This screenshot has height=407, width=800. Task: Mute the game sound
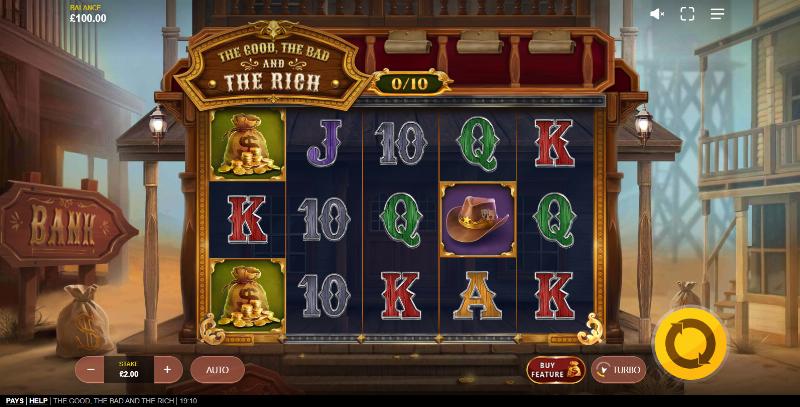click(657, 14)
